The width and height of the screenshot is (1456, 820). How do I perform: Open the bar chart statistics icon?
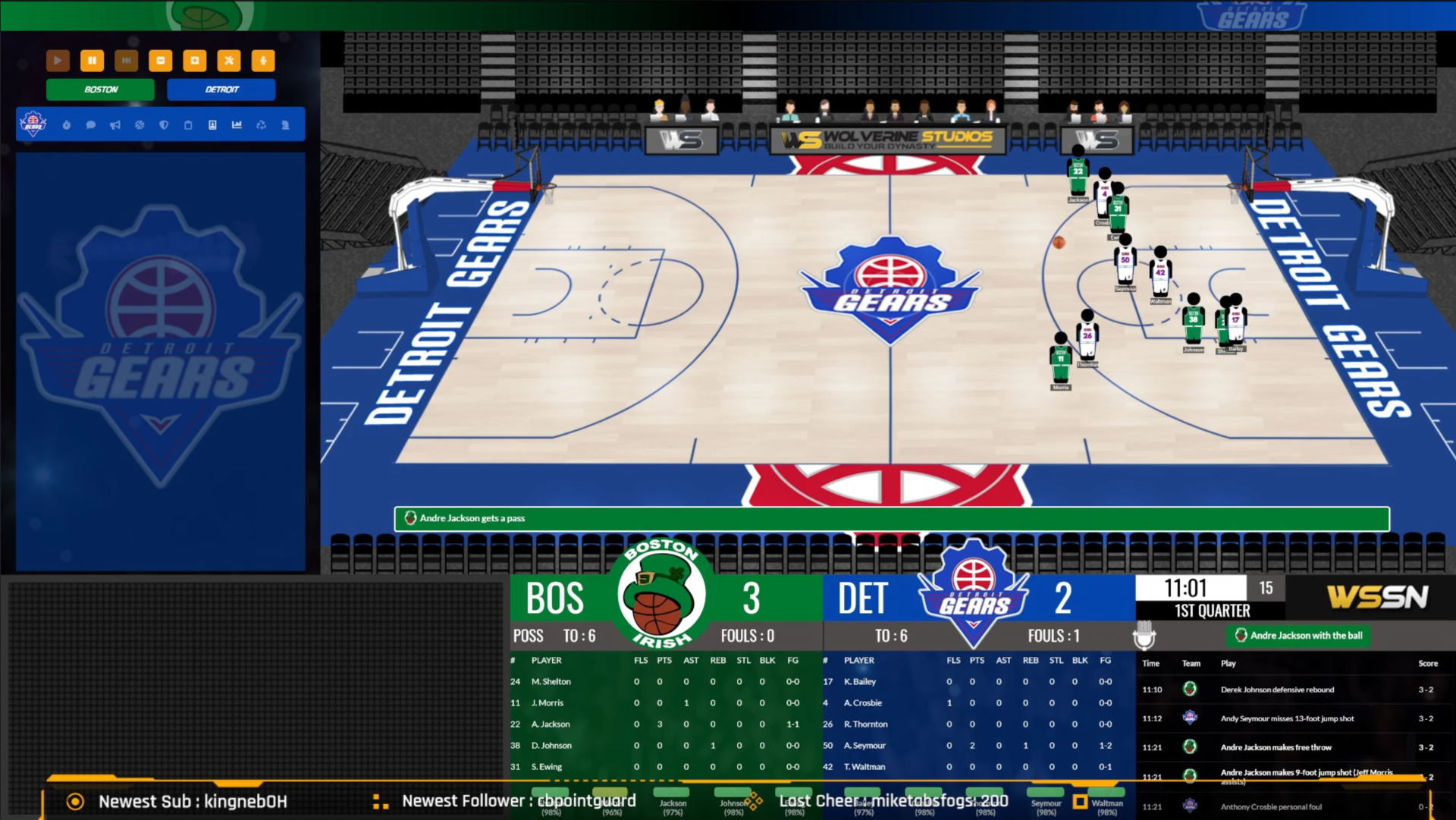(237, 125)
